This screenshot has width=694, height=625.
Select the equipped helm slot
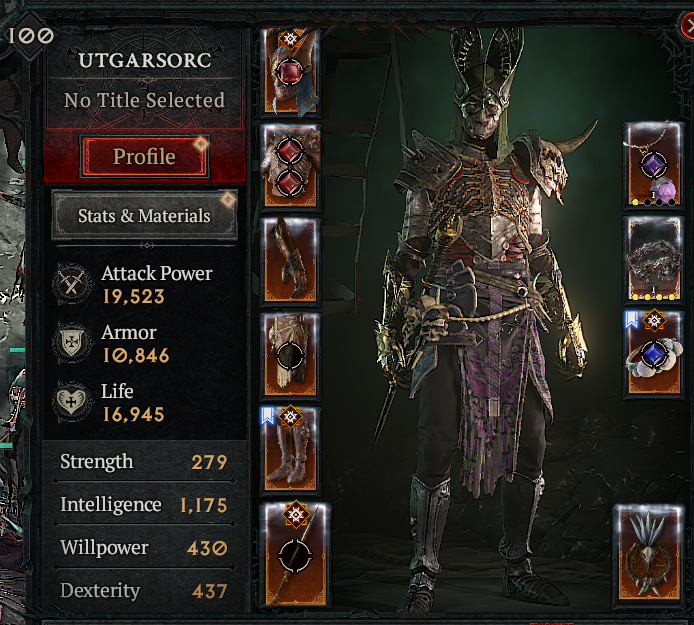[x=291, y=70]
